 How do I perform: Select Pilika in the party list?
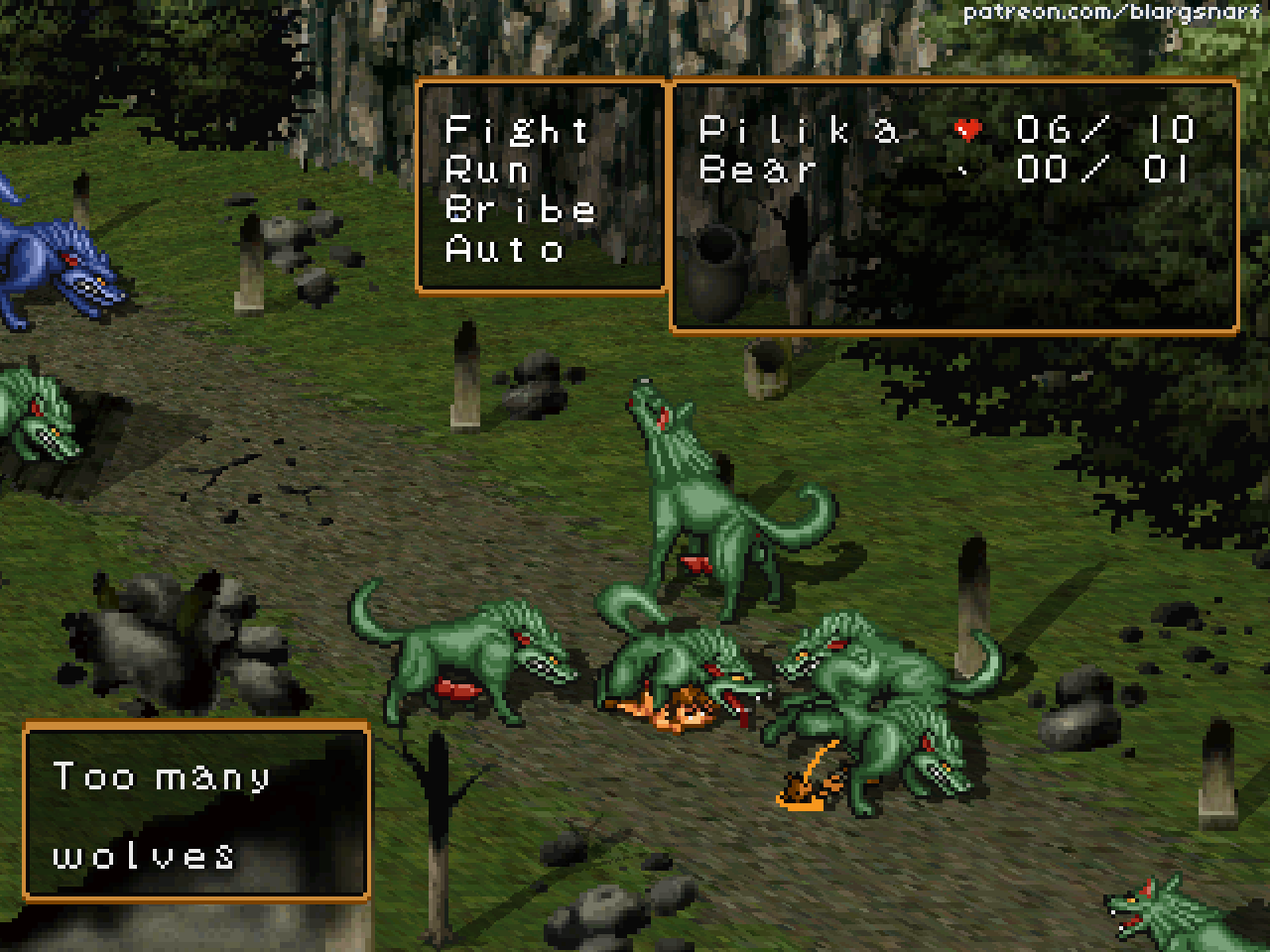[800, 130]
